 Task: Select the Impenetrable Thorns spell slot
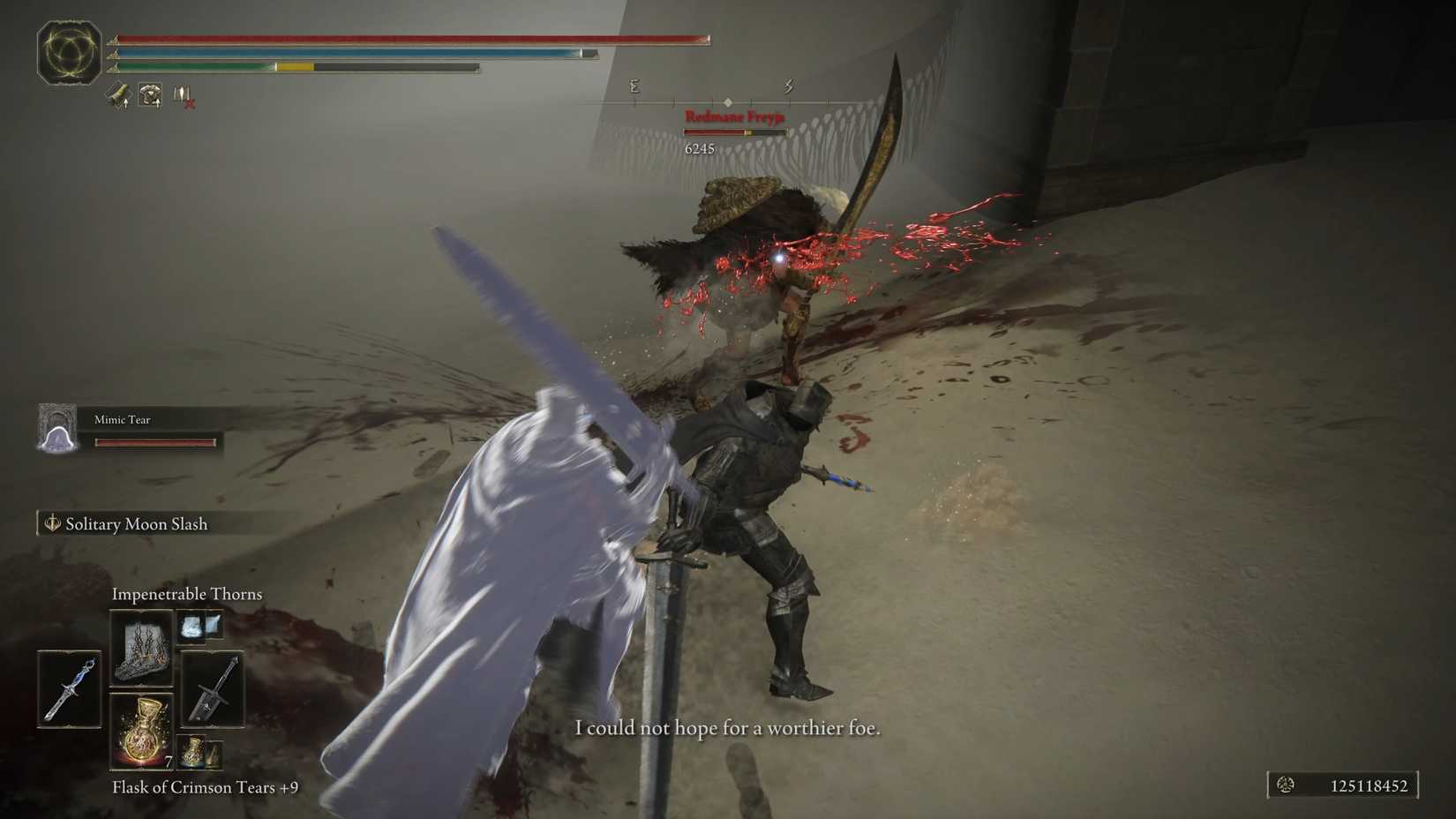point(141,648)
